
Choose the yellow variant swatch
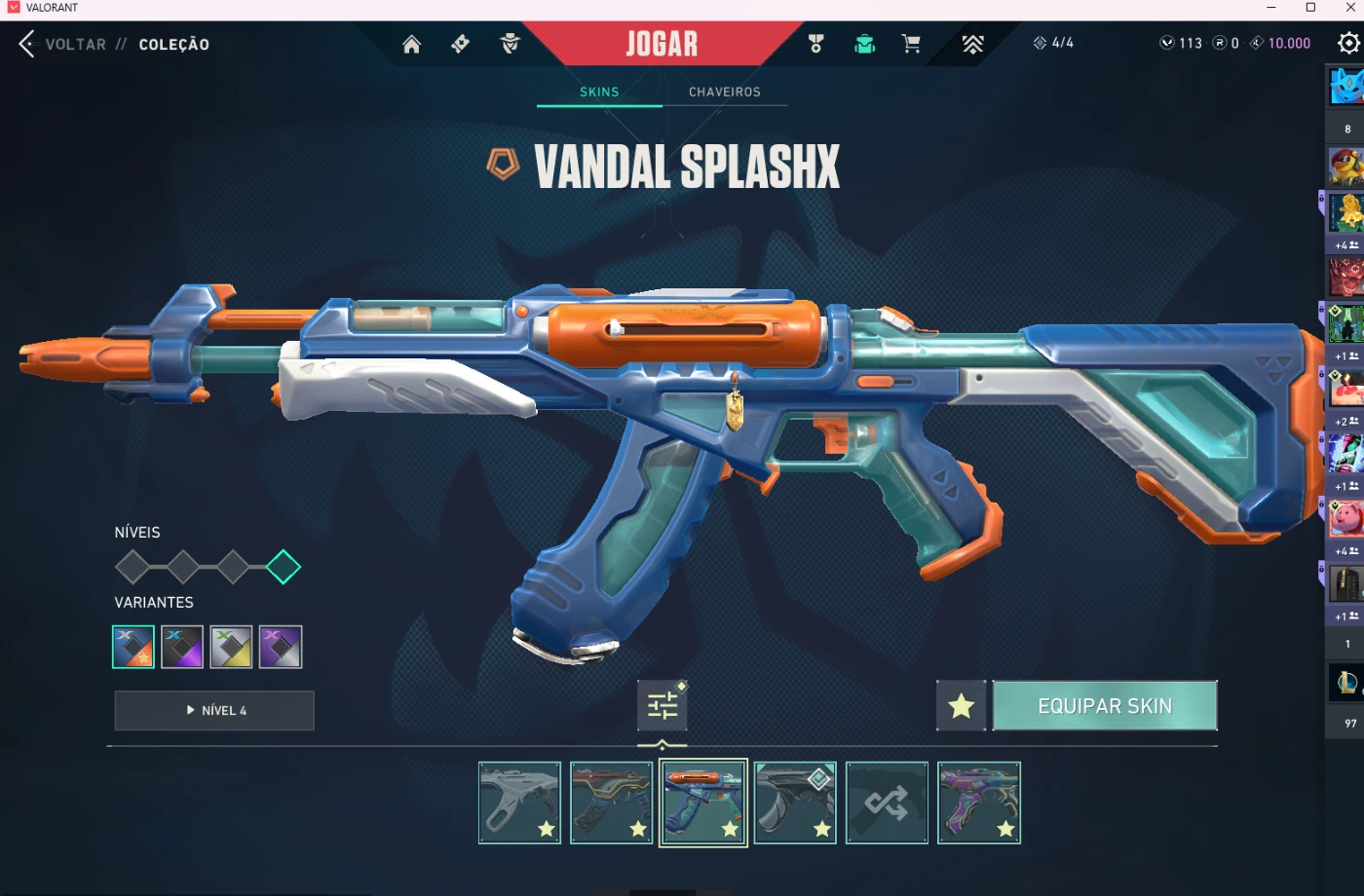(x=231, y=647)
